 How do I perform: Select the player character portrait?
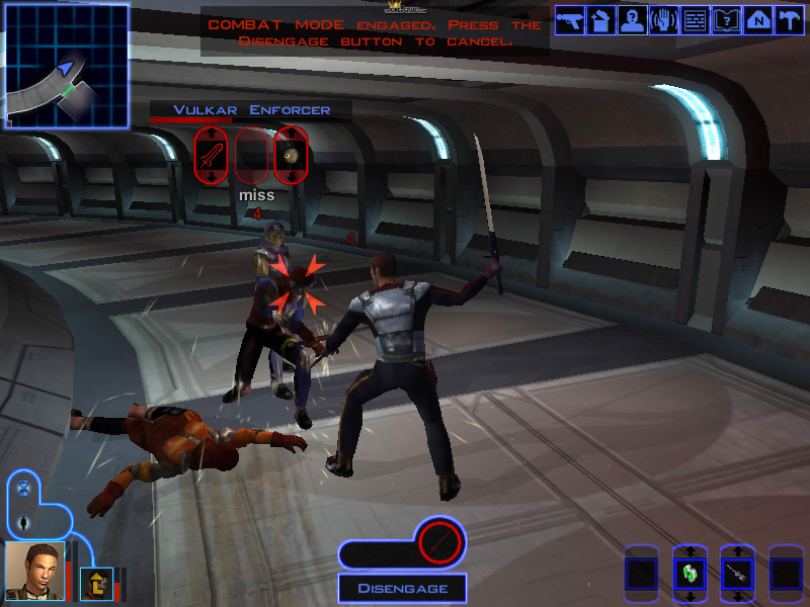click(x=34, y=570)
